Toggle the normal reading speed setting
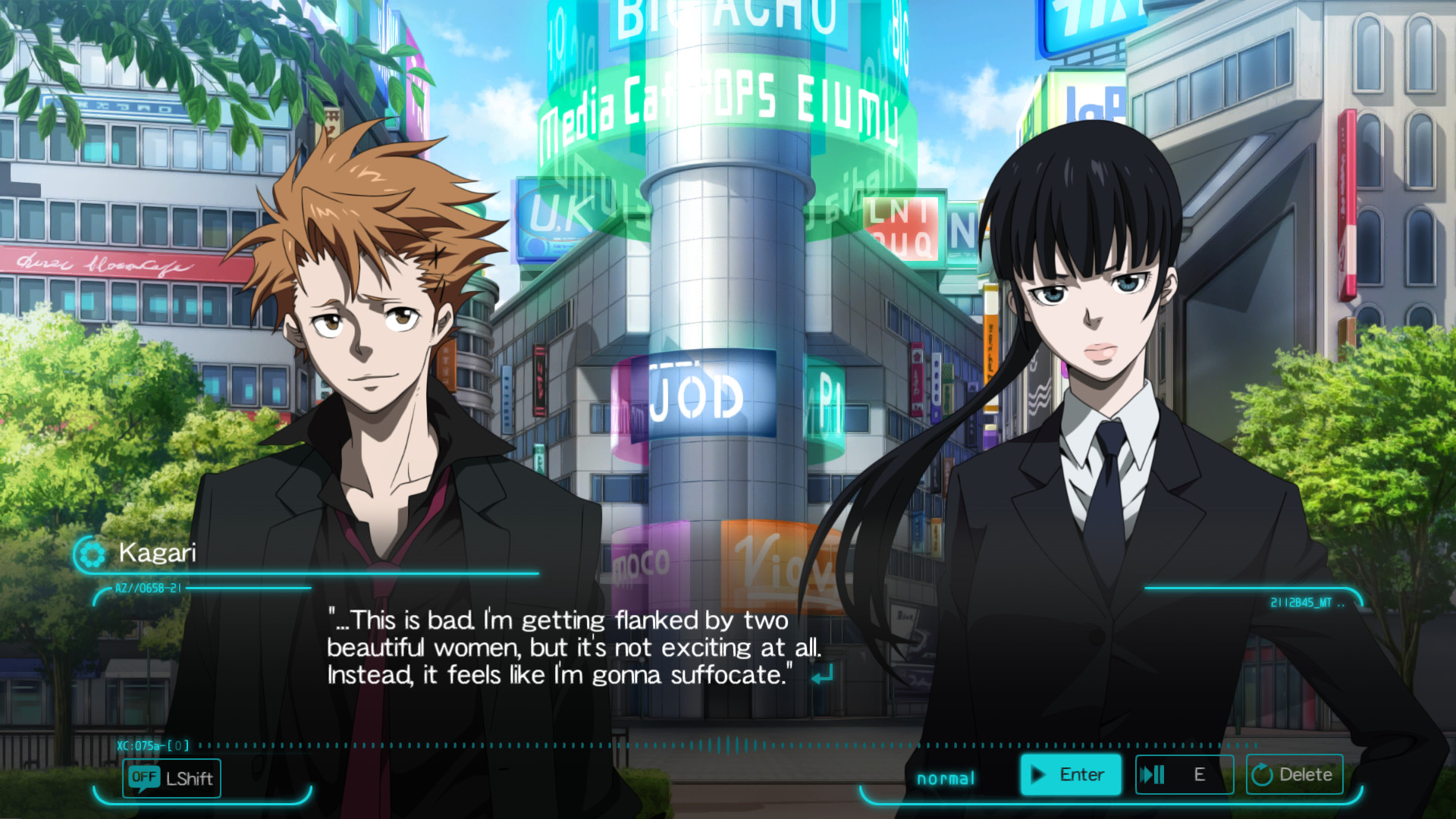The image size is (1456, 819). [x=945, y=777]
